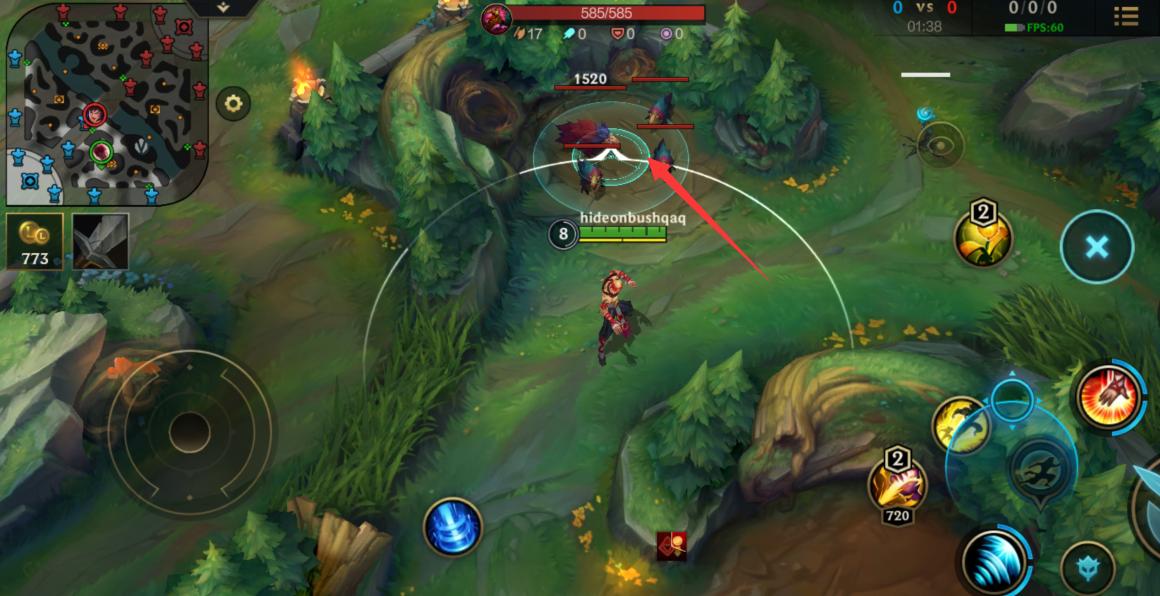
Task: Expand the dropdown arrow above the minimap
Action: pyautogui.click(x=222, y=8)
